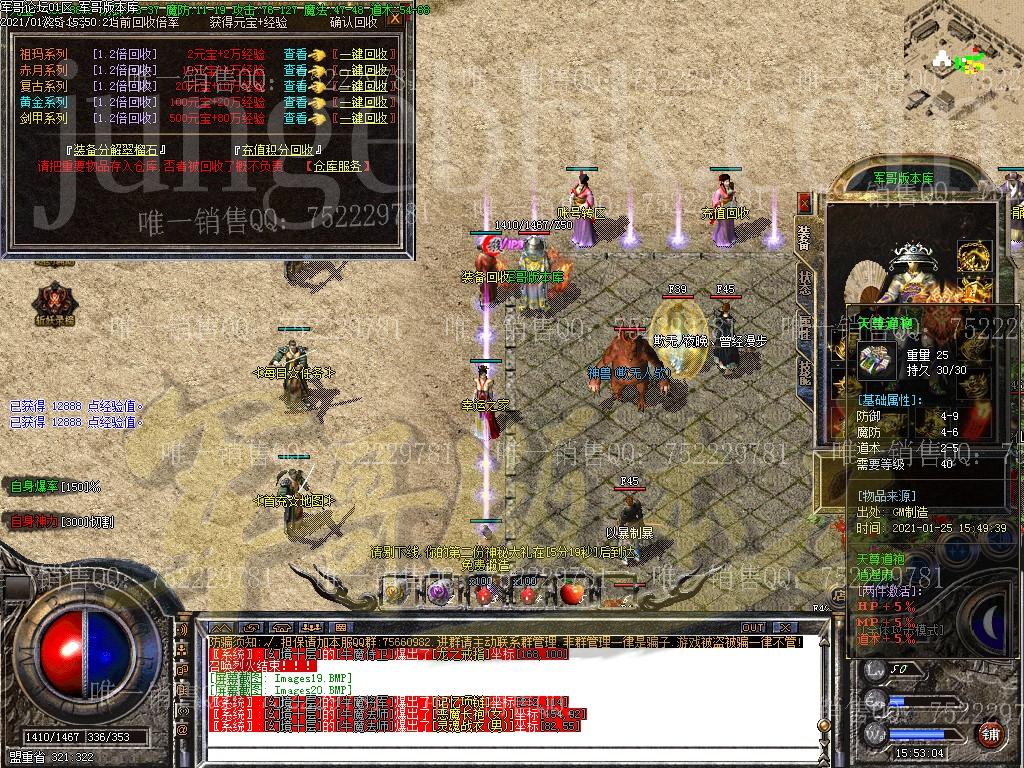This screenshot has width=1024, height=768.
Task: Open the 仓库服务 warehouse link
Action: (x=337, y=166)
